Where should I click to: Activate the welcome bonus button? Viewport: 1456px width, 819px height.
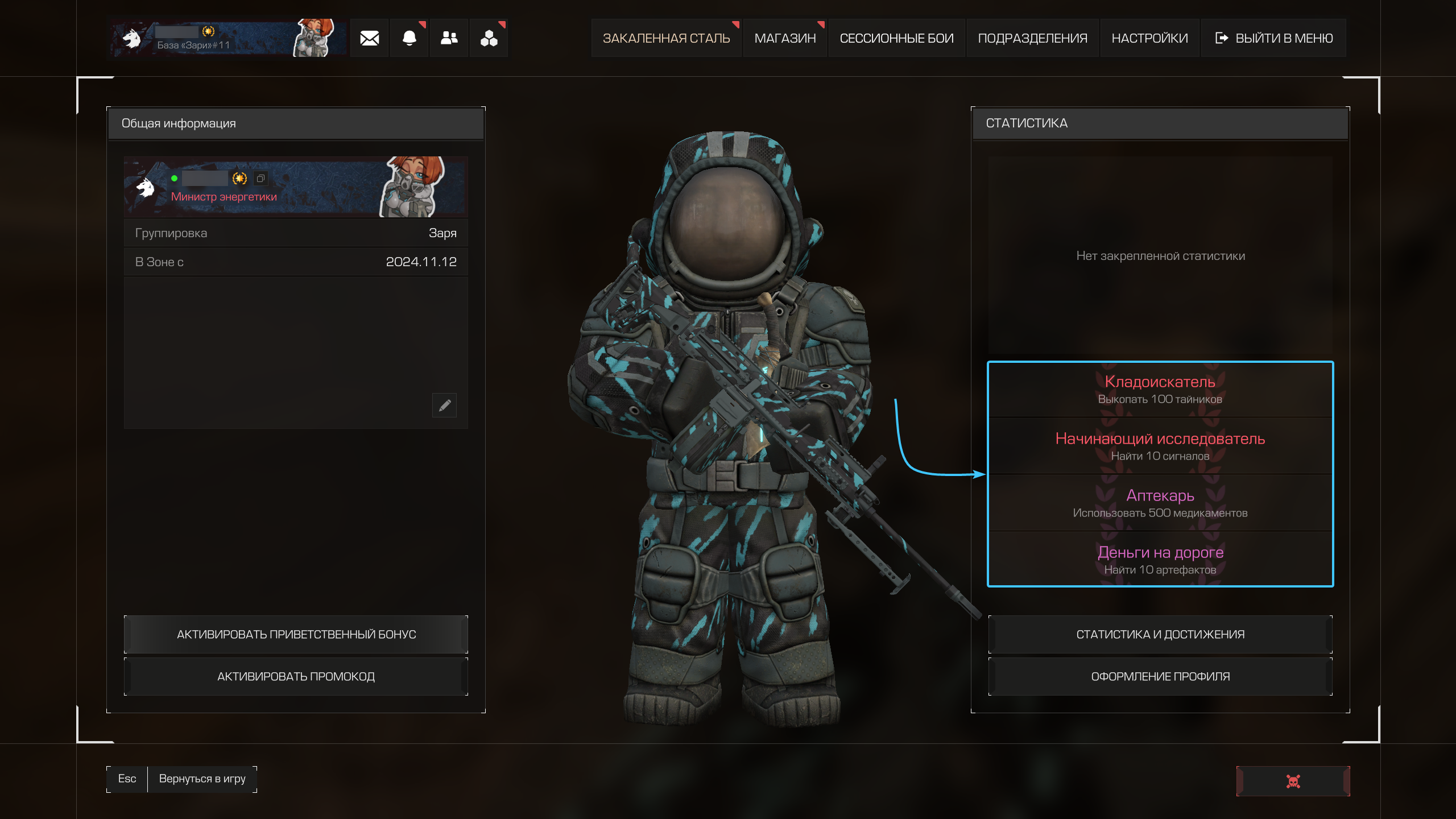pyautogui.click(x=296, y=634)
